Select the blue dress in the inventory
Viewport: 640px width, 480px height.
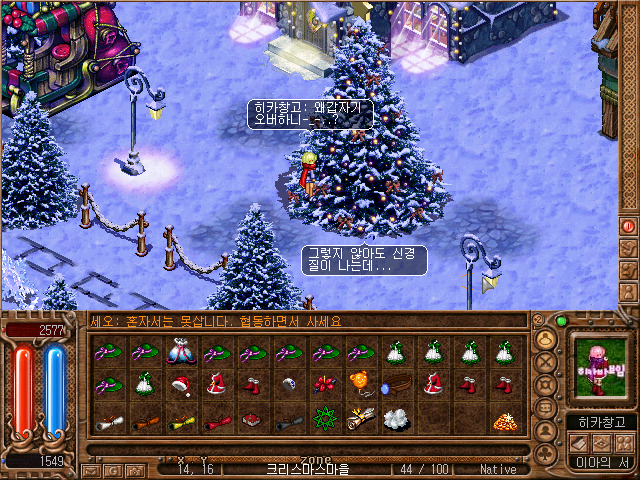181,352
